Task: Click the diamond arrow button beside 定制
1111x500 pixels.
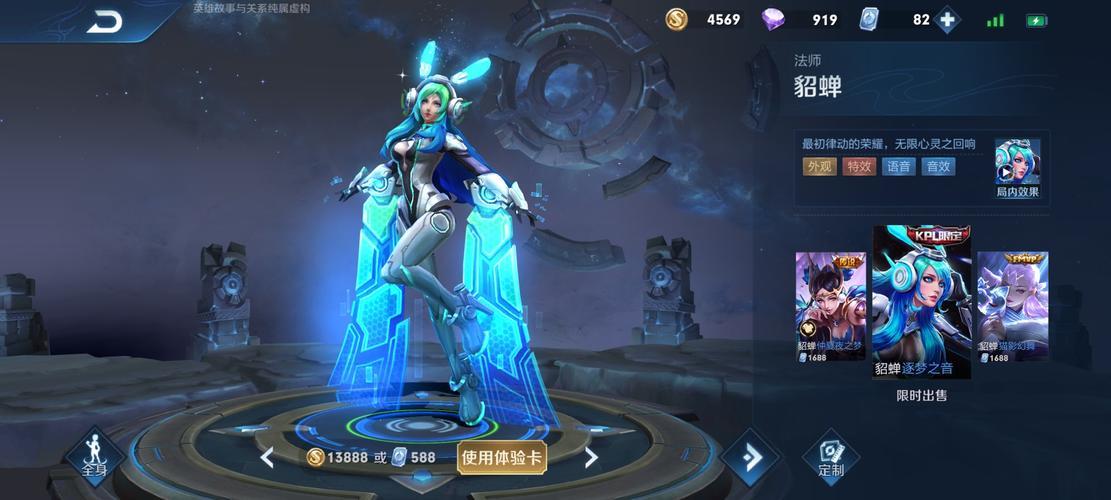Action: click(x=749, y=458)
